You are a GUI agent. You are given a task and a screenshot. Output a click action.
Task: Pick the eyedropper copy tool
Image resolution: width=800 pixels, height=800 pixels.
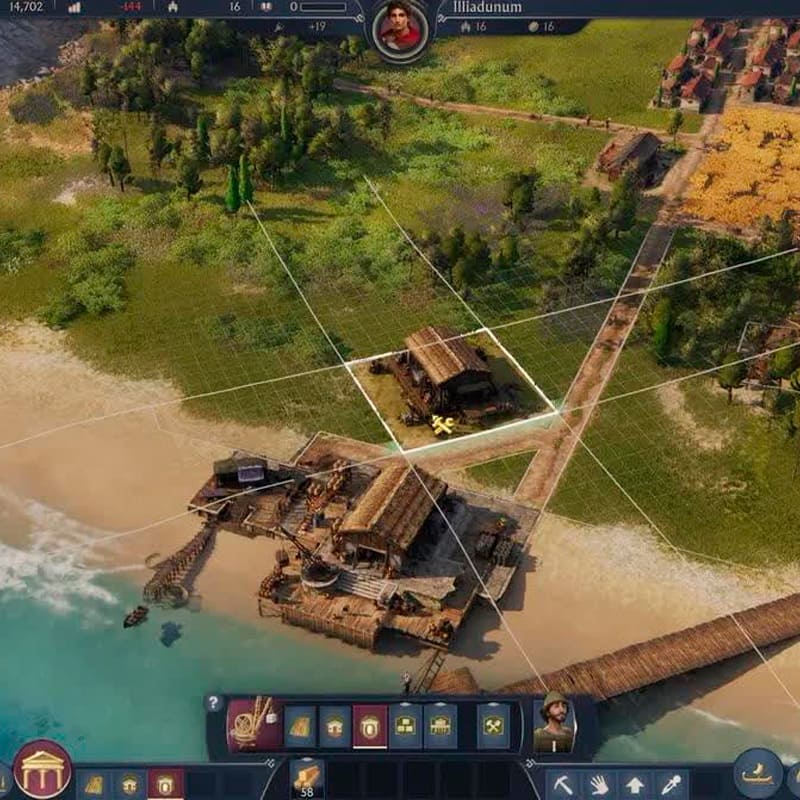670,784
